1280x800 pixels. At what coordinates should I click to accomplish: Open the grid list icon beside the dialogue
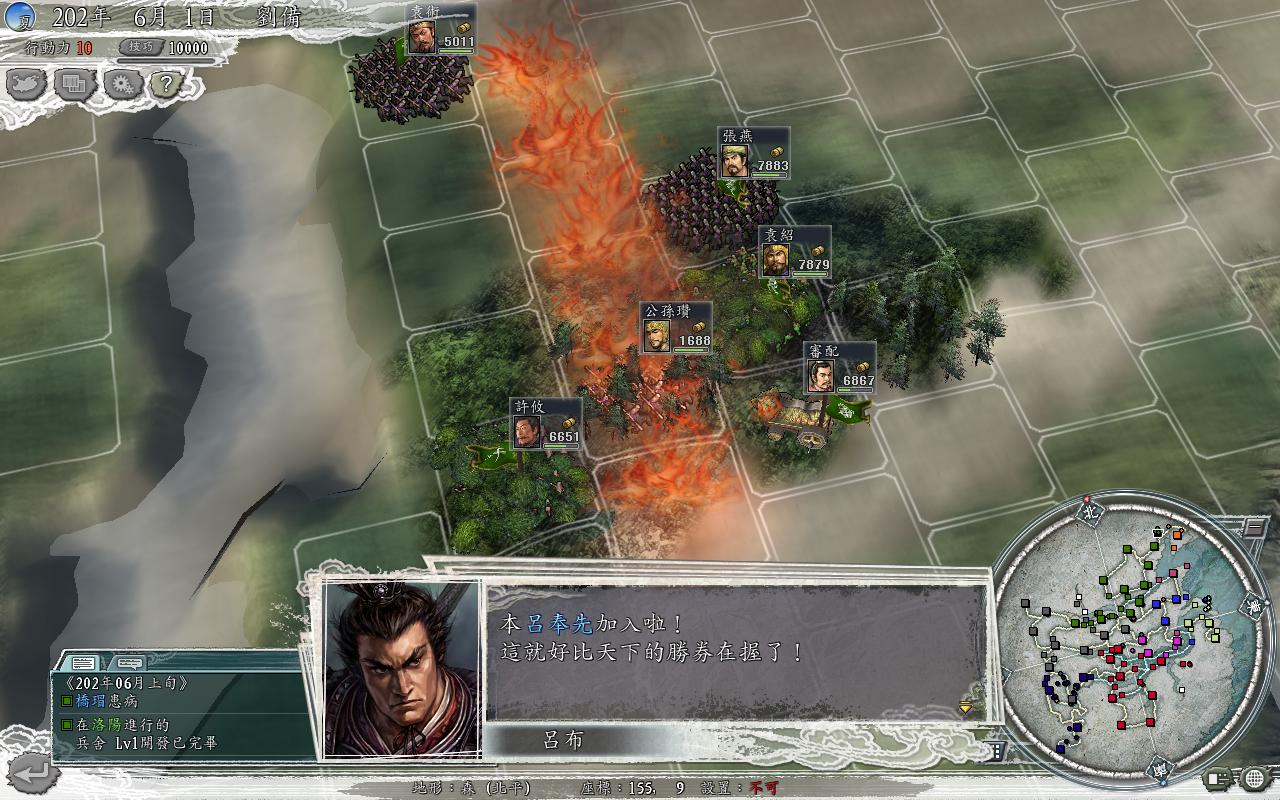click(x=997, y=751)
